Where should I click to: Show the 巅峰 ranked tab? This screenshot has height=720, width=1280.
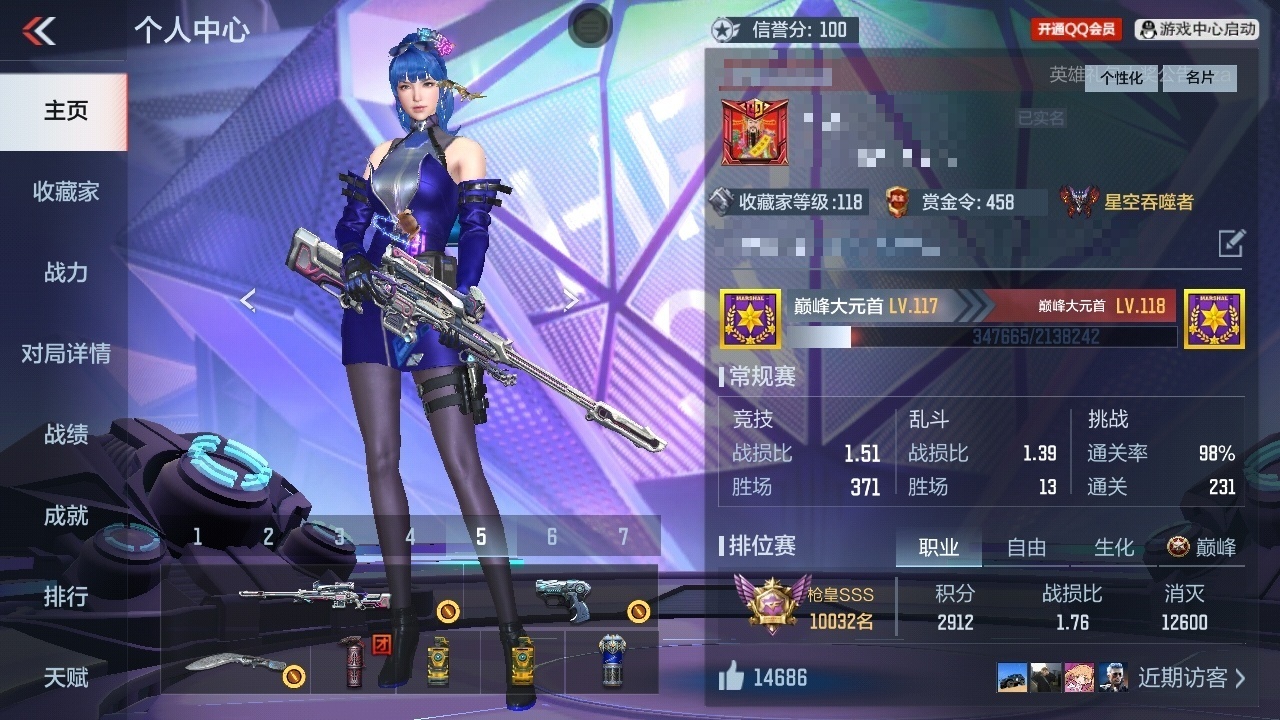tap(1202, 547)
